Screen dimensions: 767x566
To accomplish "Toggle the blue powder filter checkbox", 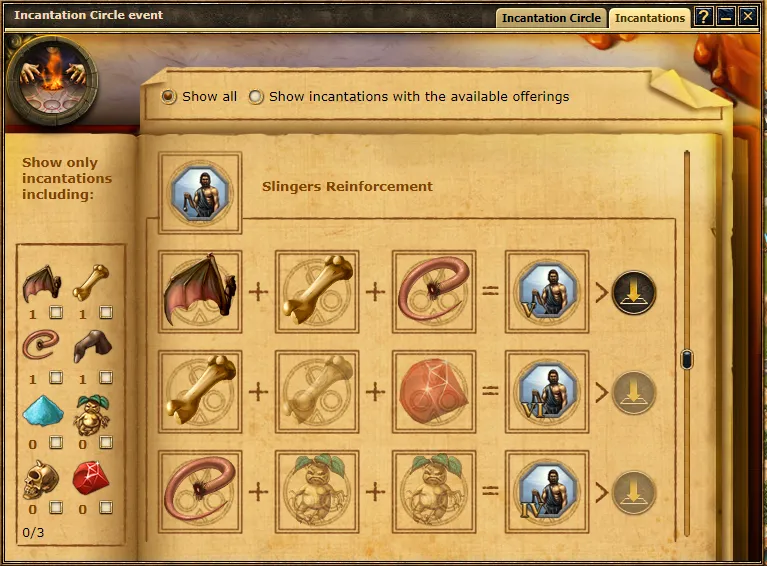I will (56, 443).
